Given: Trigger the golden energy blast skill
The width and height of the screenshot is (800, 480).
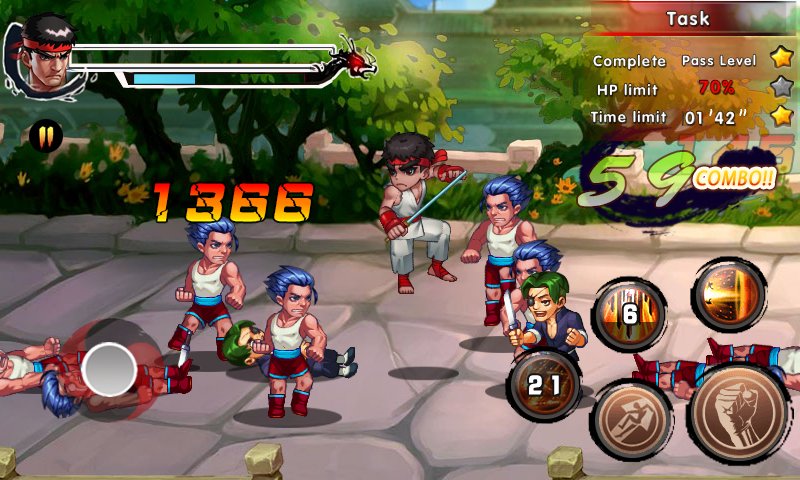Looking at the screenshot, I should coord(729,294).
